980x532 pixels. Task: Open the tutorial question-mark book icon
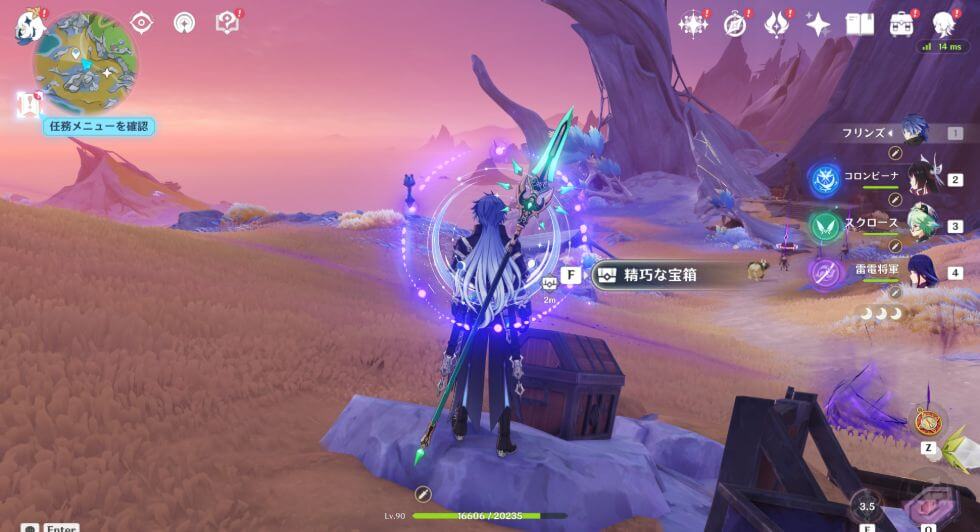pyautogui.click(x=227, y=22)
